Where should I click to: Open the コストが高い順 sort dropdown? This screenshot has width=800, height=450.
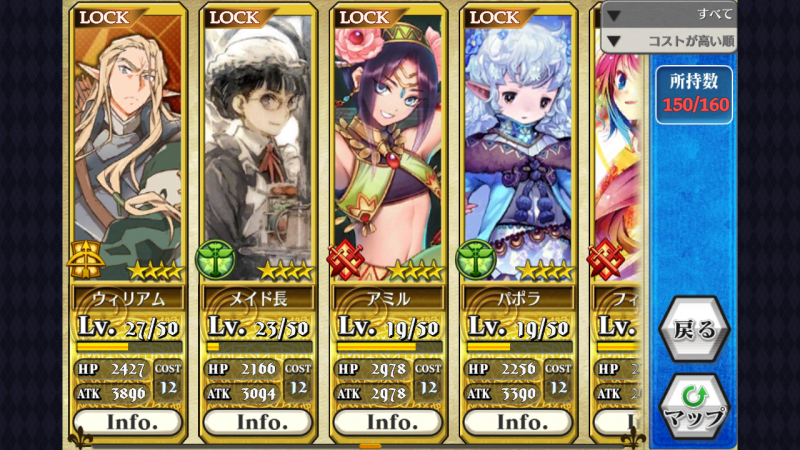click(668, 41)
